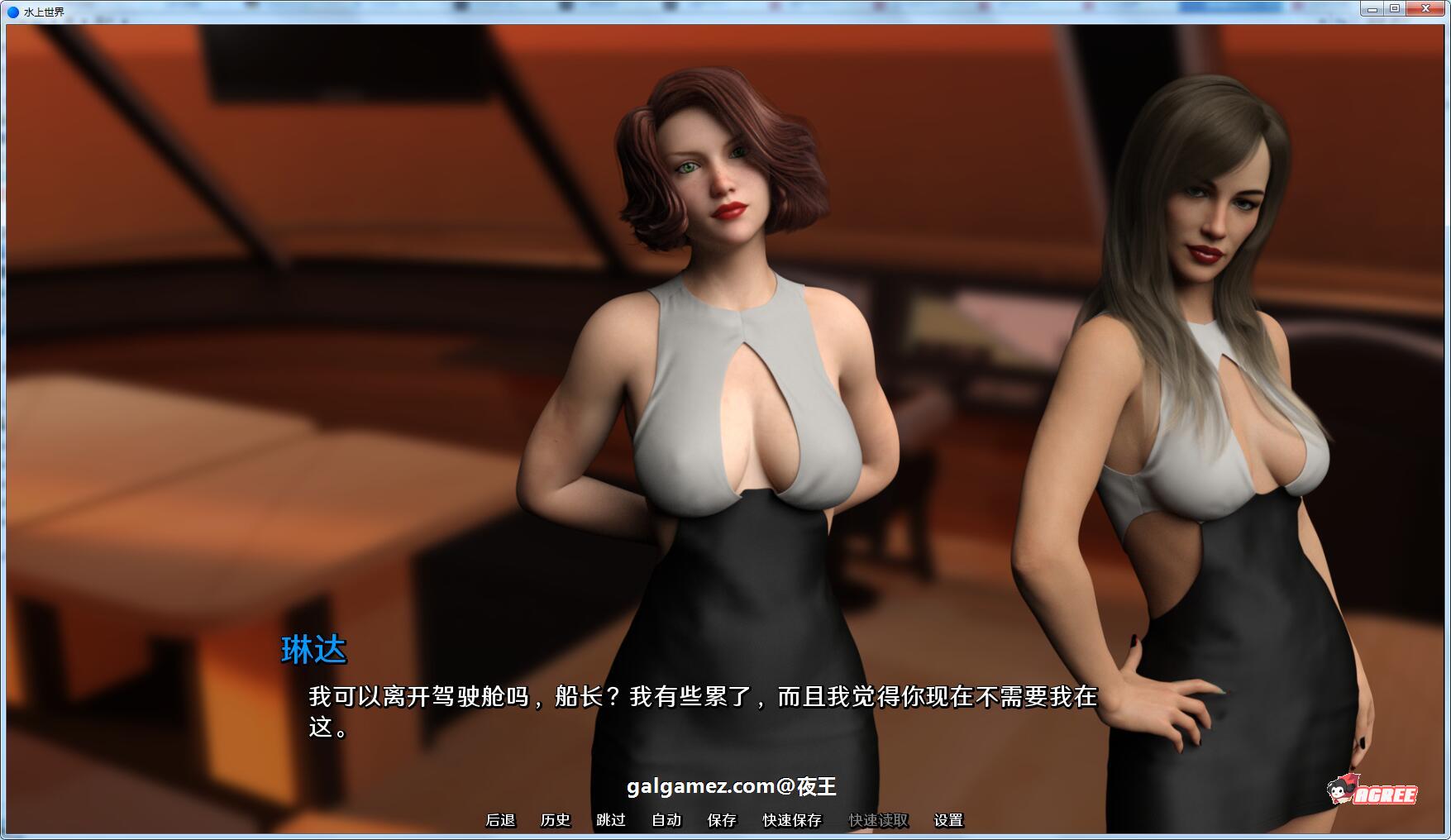
Task: Open the 设置 (Settings) menu
Action: 947,820
